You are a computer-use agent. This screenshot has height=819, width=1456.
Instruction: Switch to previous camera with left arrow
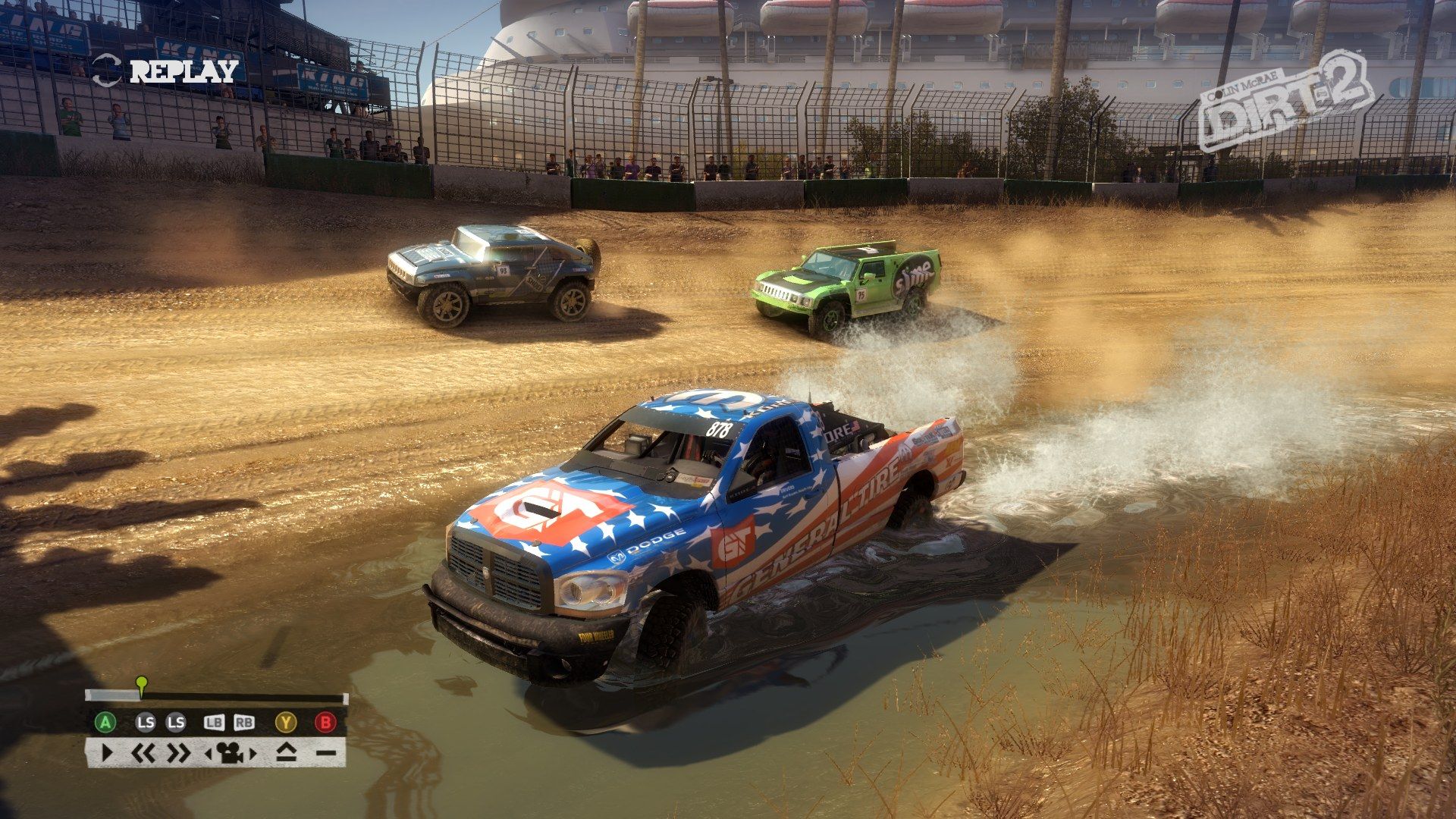[x=209, y=754]
